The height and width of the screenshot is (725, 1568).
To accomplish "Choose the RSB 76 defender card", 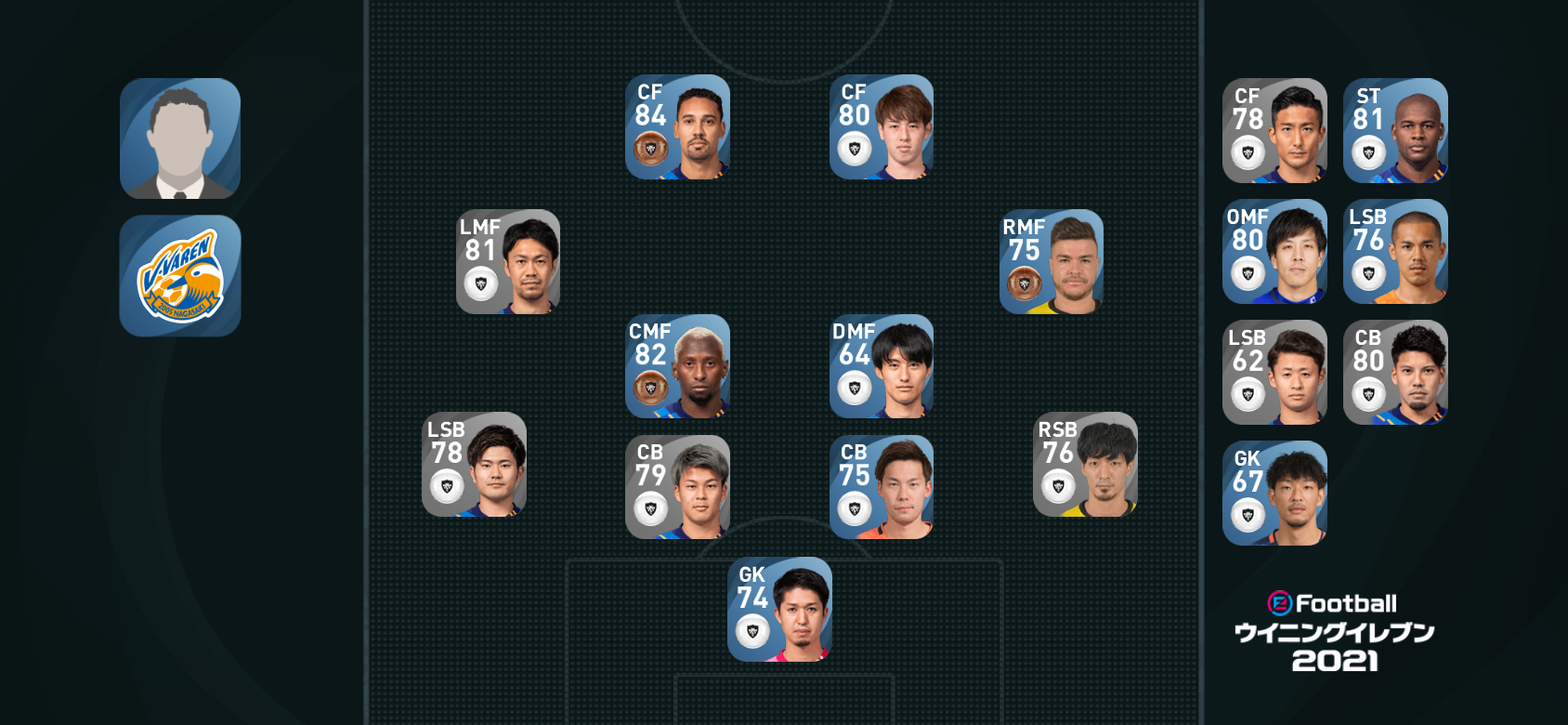I will (x=1085, y=464).
